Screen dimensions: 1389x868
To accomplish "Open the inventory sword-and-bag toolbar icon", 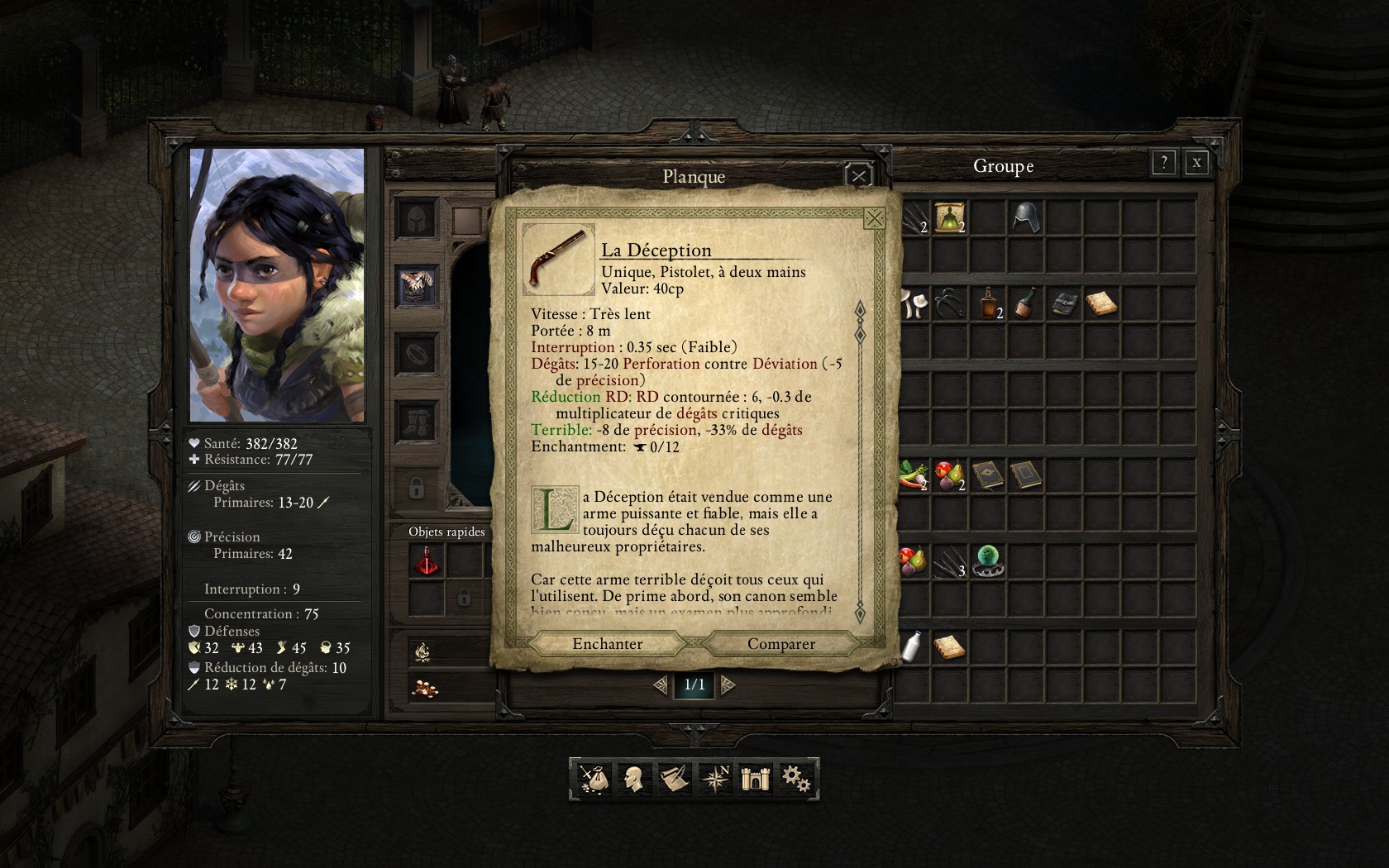I will pyautogui.click(x=594, y=779).
